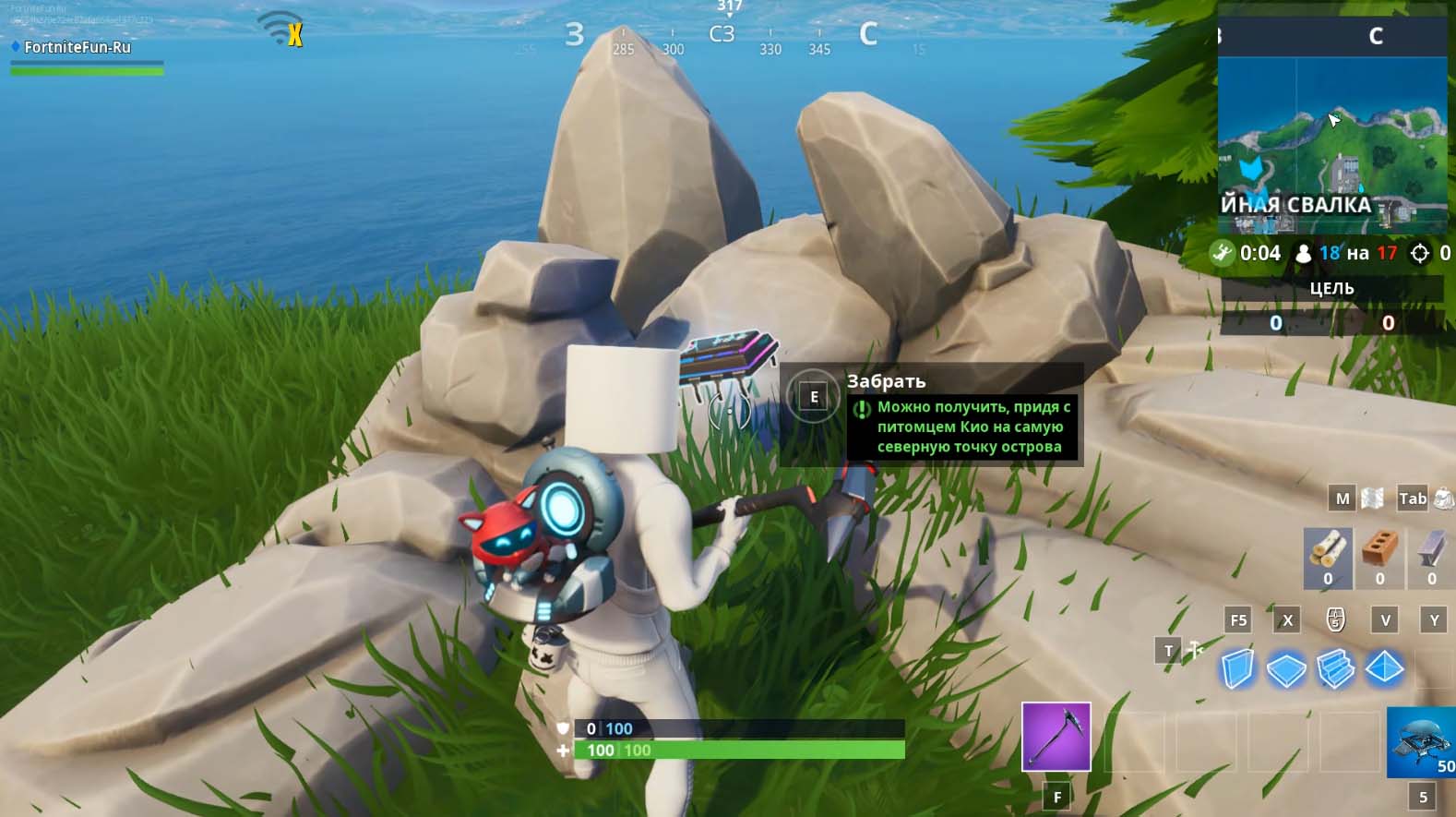Select the stairs building piece
The height and width of the screenshot is (817, 1456).
(x=1335, y=668)
